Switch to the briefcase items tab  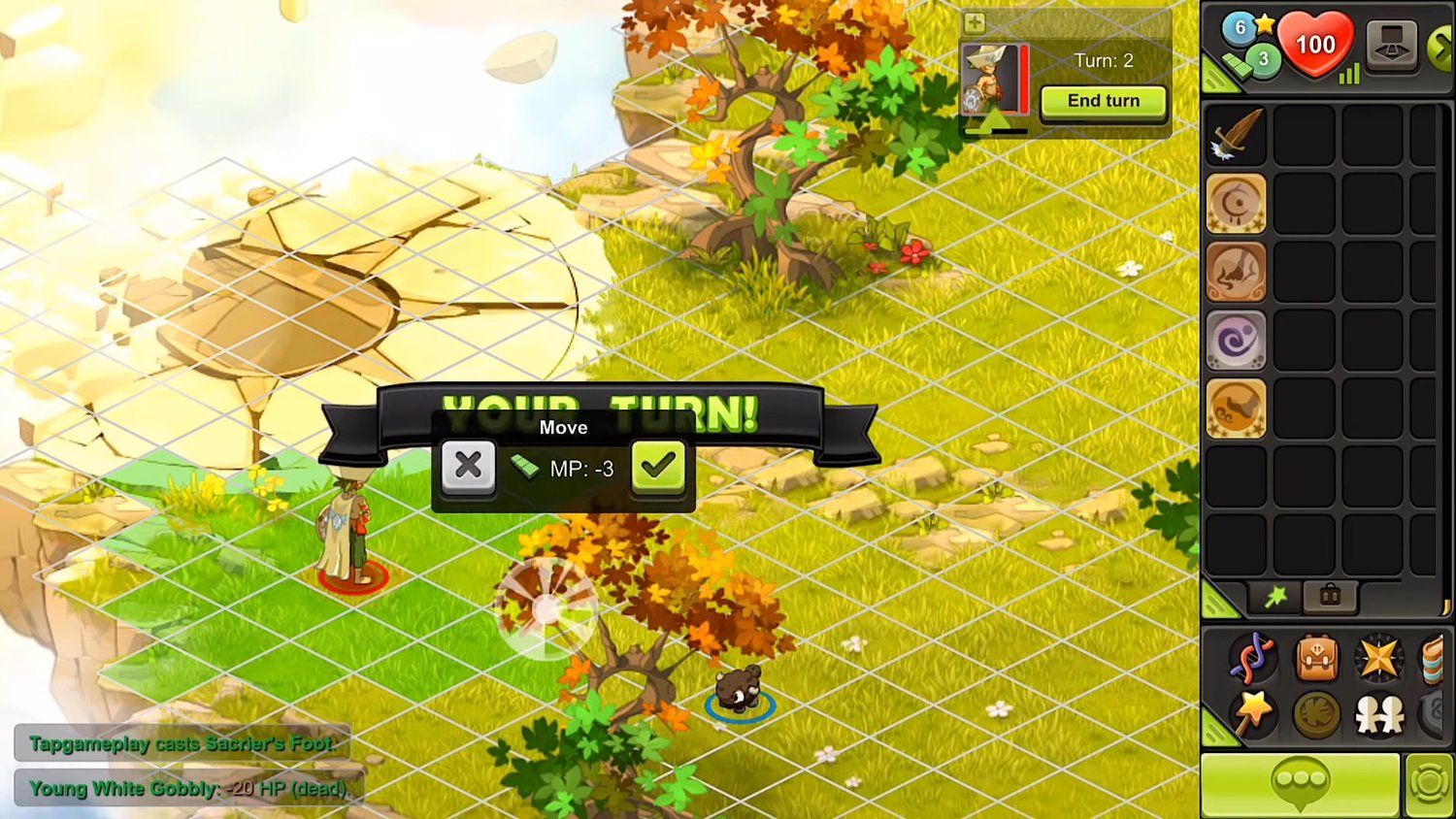point(1329,597)
